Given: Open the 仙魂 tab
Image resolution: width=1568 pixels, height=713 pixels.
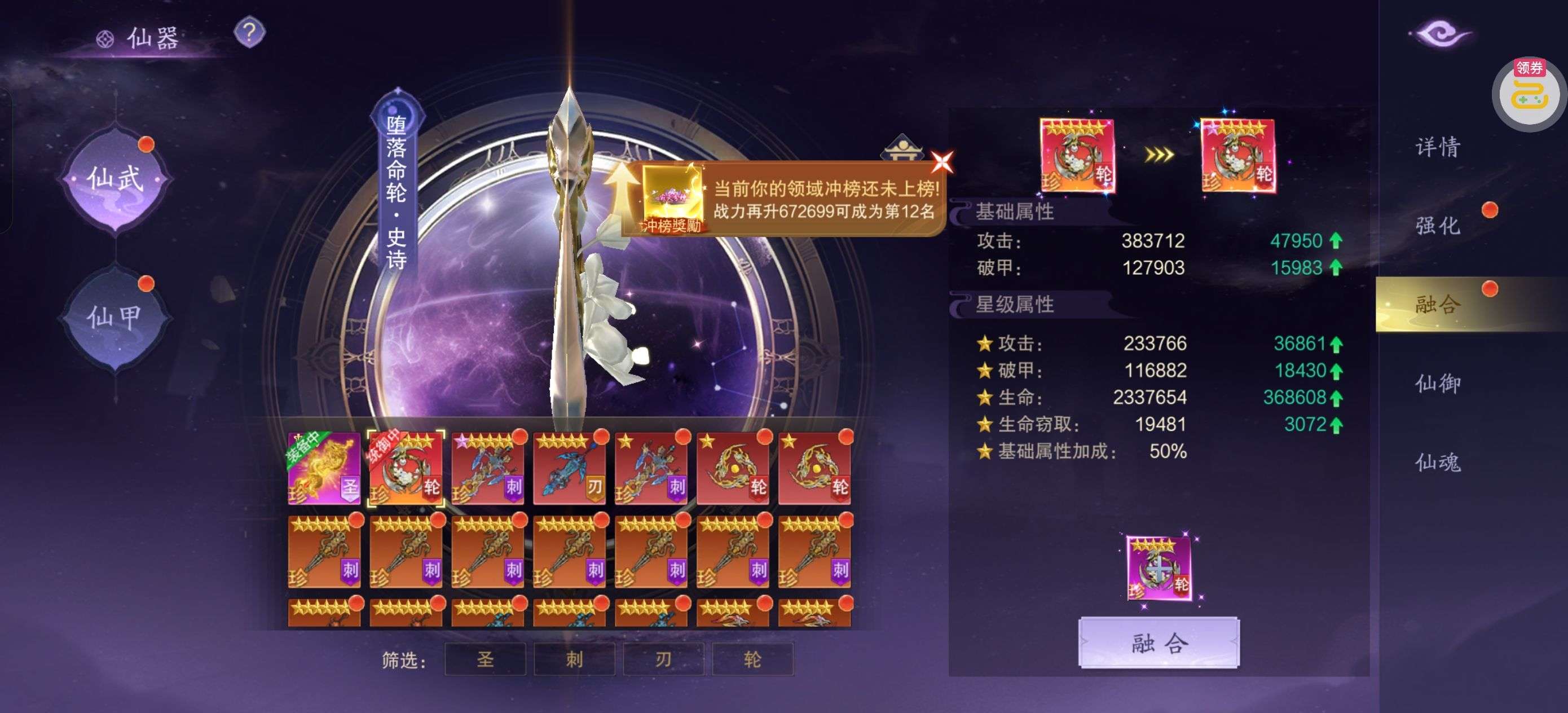Looking at the screenshot, I should click(1438, 462).
